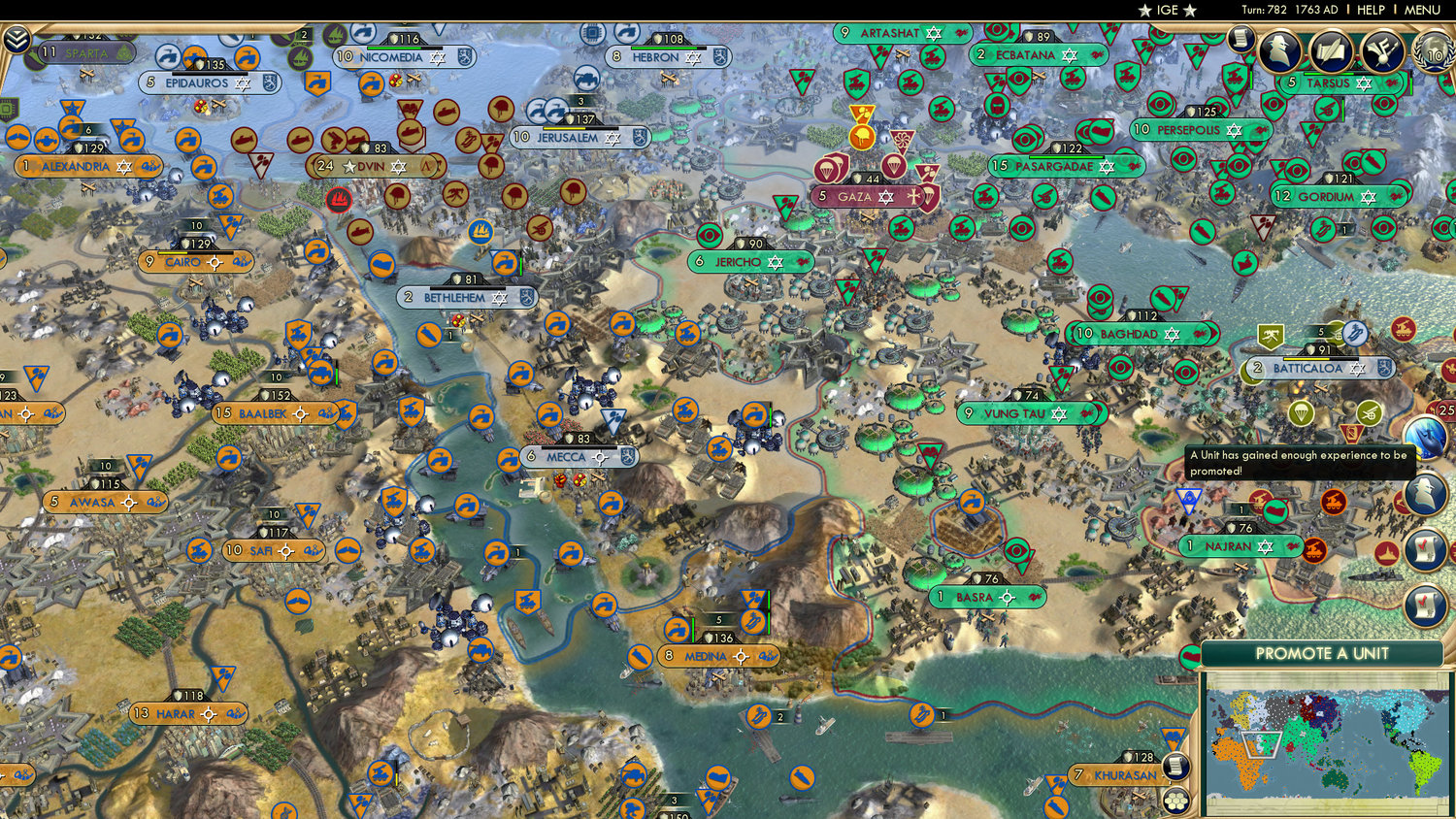Click the Great Musician notification icon
Viewport: 1456px width, 819px height.
(1381, 50)
